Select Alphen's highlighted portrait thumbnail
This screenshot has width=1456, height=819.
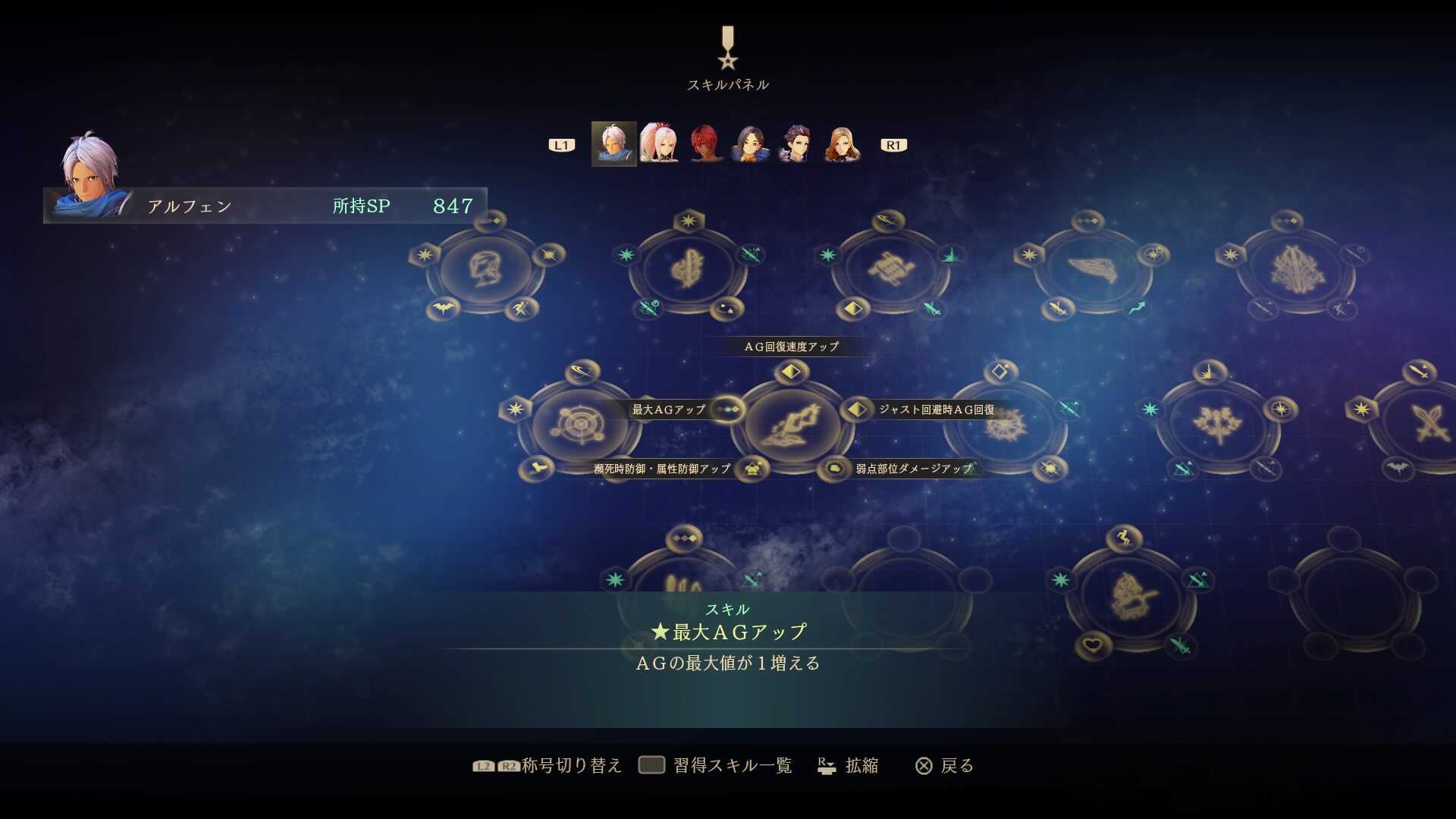pyautogui.click(x=614, y=144)
